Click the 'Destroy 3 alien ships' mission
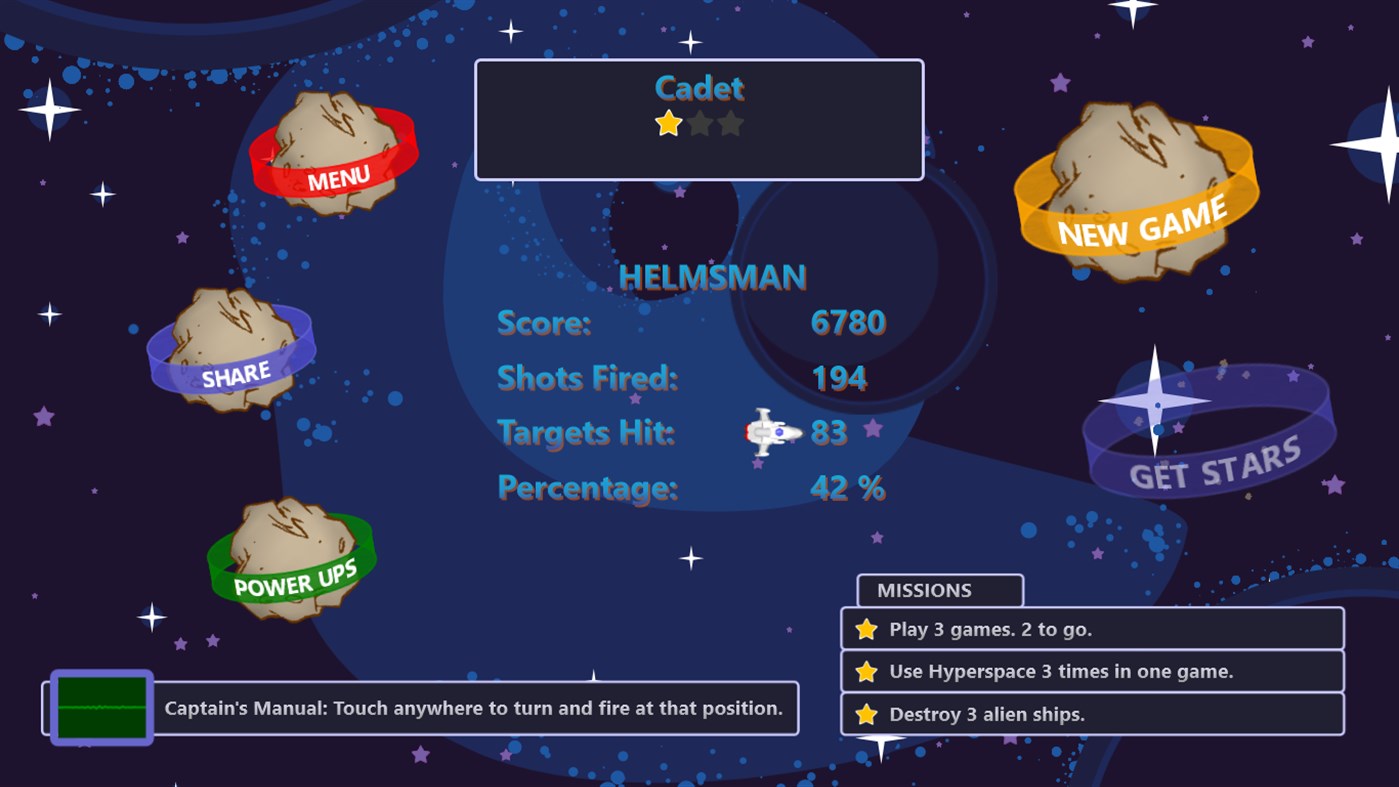This screenshot has height=787, width=1399. 1092,714
